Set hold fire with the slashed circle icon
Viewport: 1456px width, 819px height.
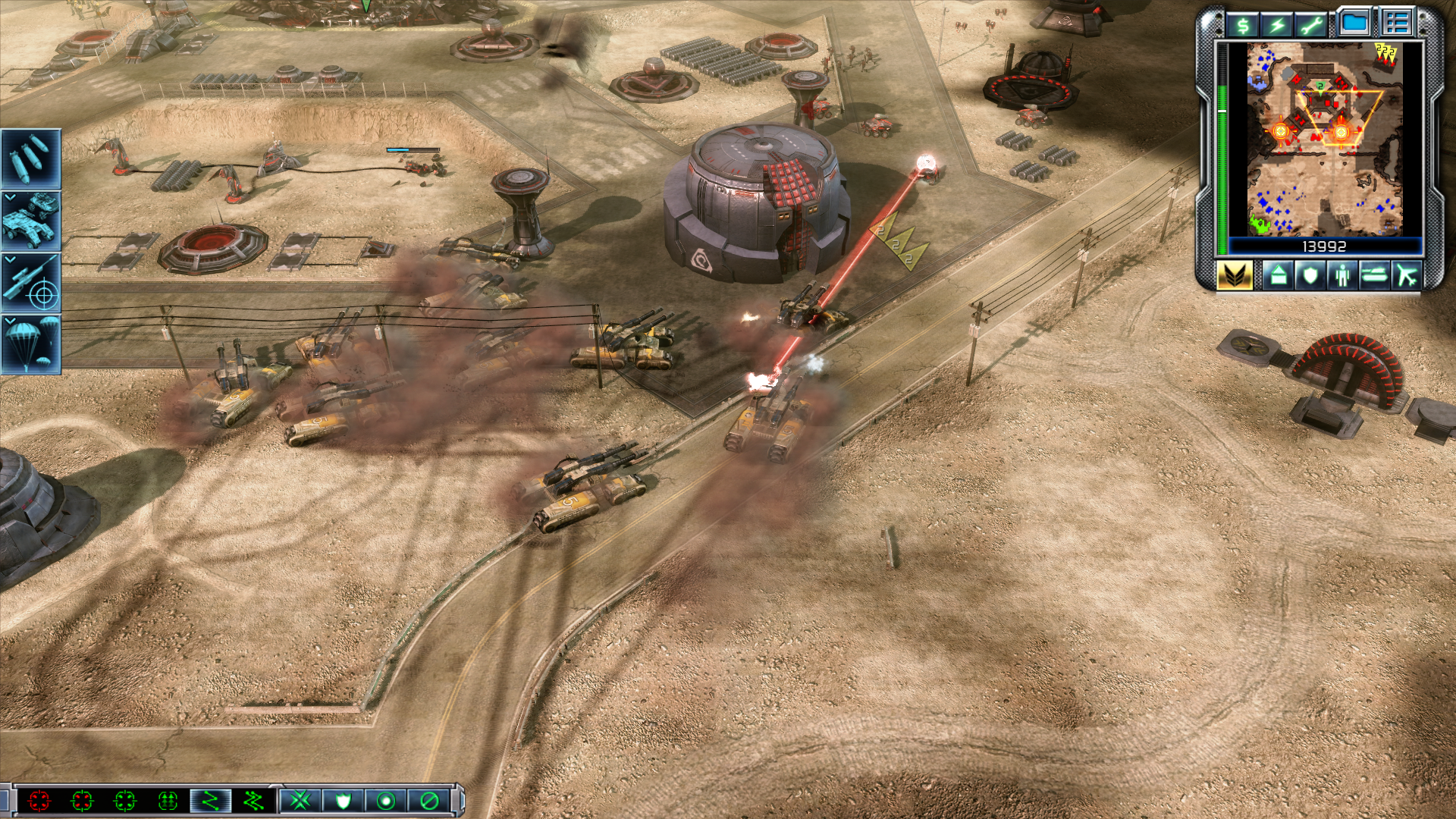click(x=429, y=800)
